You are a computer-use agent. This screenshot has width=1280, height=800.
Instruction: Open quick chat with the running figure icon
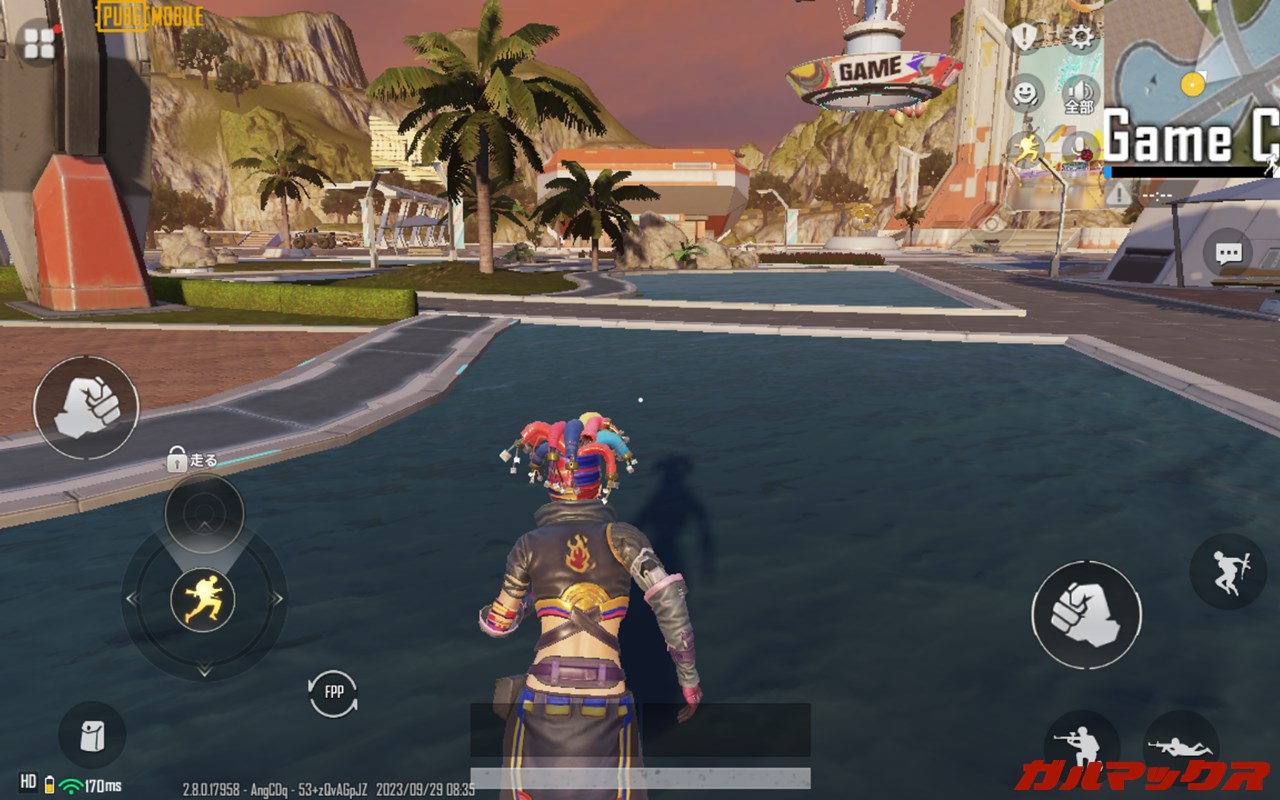[x=1028, y=145]
